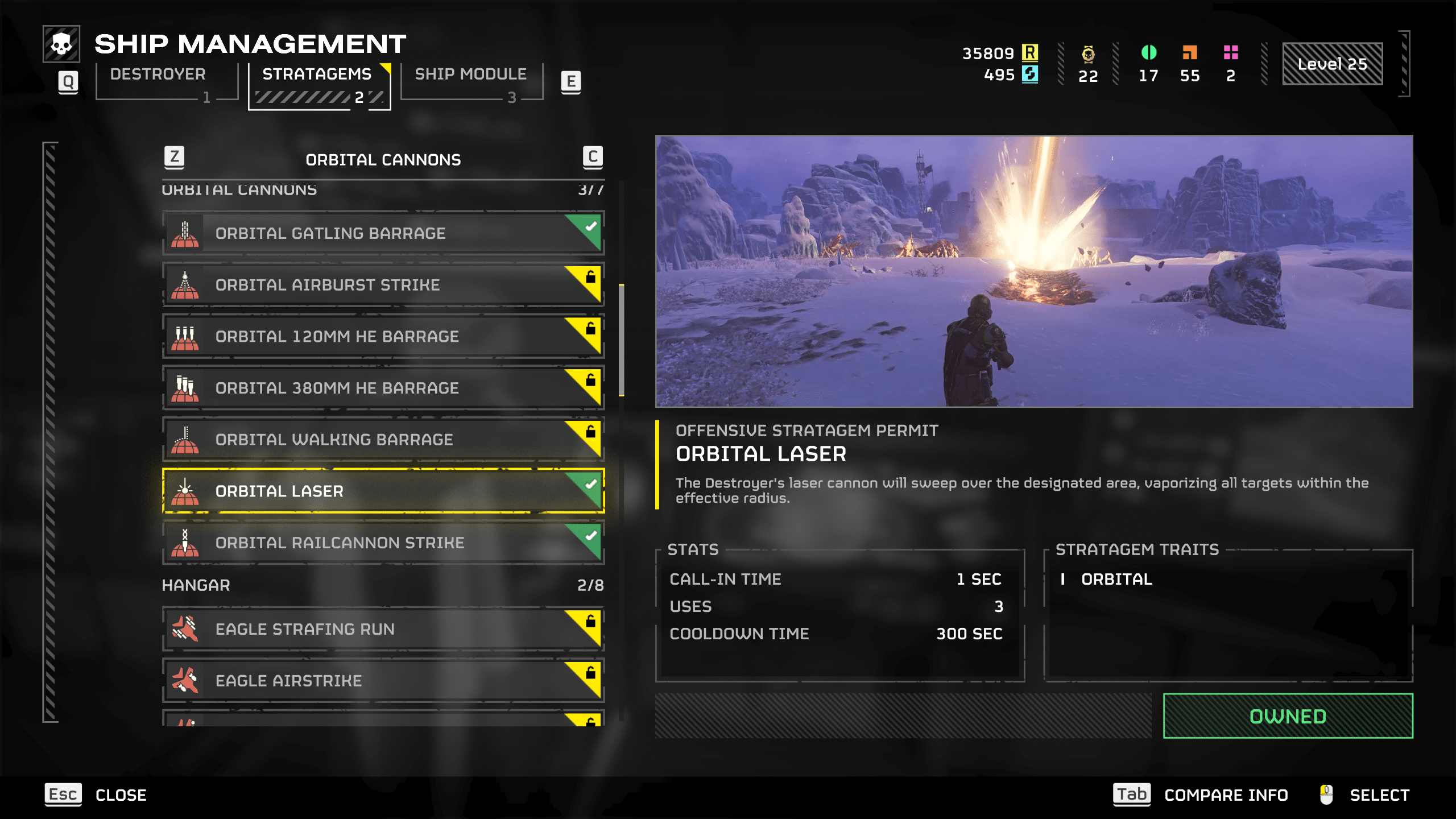Click the green Owned button
The width and height of the screenshot is (1456, 819).
(x=1288, y=716)
